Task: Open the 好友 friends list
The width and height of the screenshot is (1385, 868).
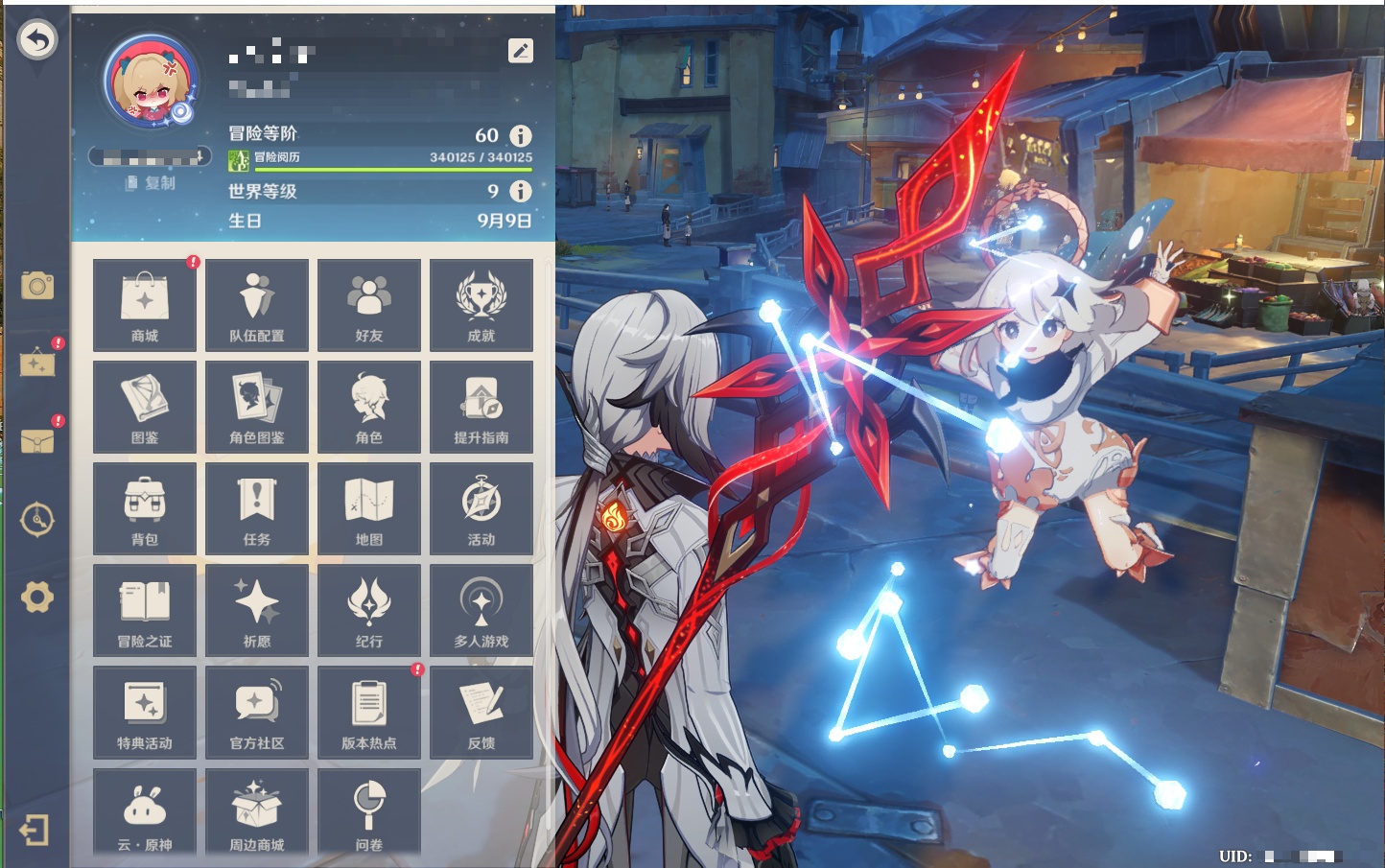Action: tap(369, 305)
